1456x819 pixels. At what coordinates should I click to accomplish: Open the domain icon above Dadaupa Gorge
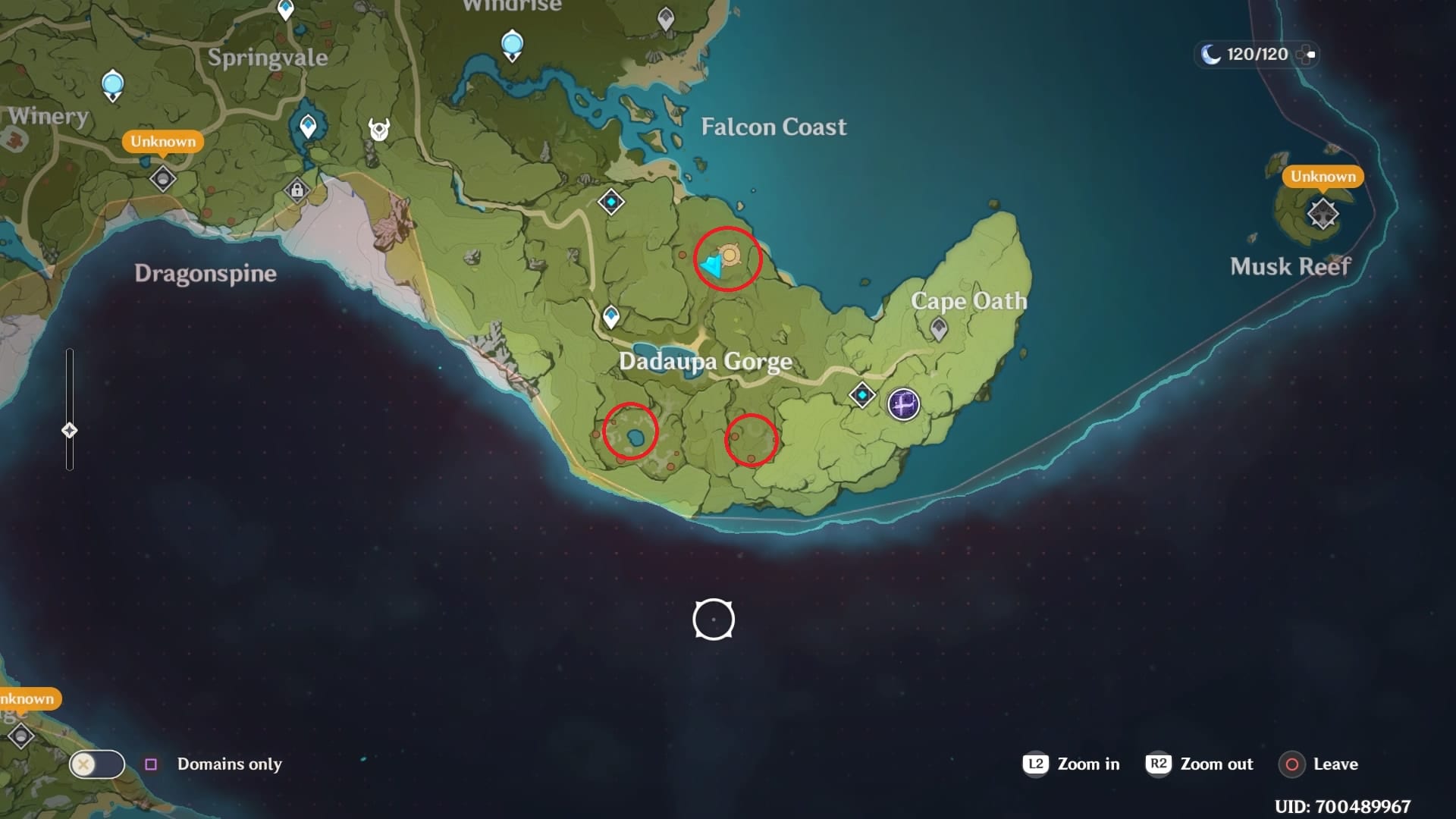coord(610,202)
